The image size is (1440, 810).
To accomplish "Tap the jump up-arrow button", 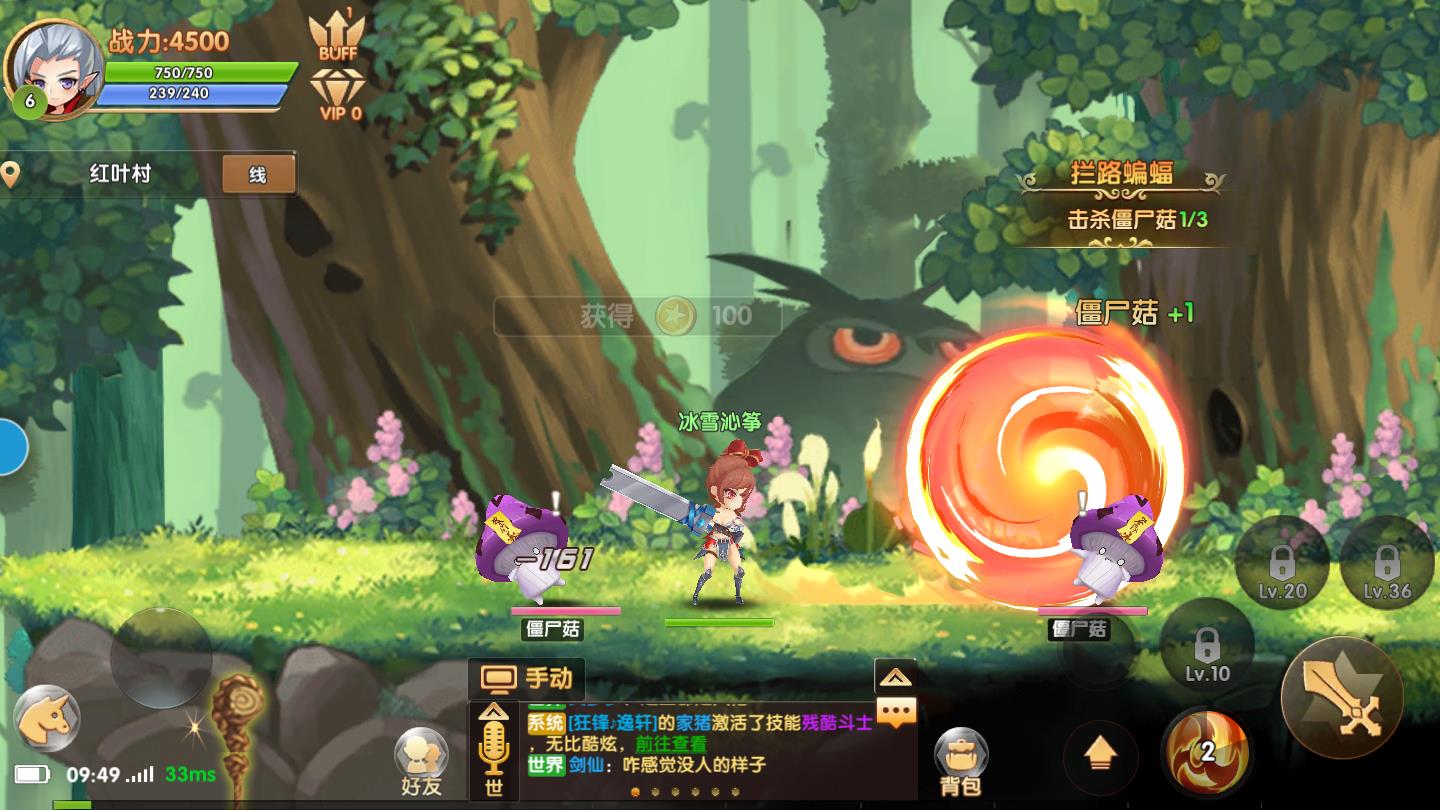I will click(x=1100, y=757).
